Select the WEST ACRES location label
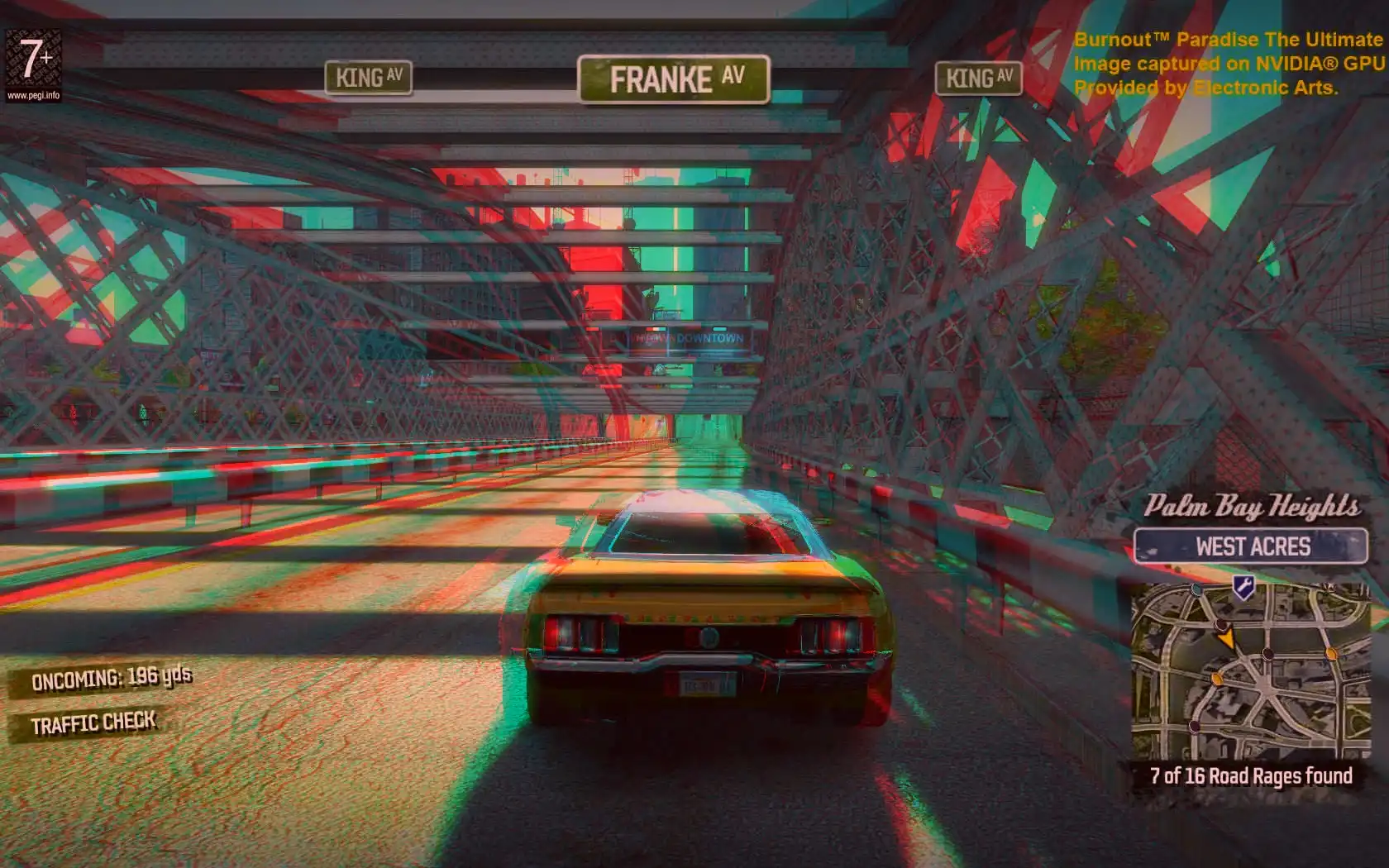 tap(1251, 546)
